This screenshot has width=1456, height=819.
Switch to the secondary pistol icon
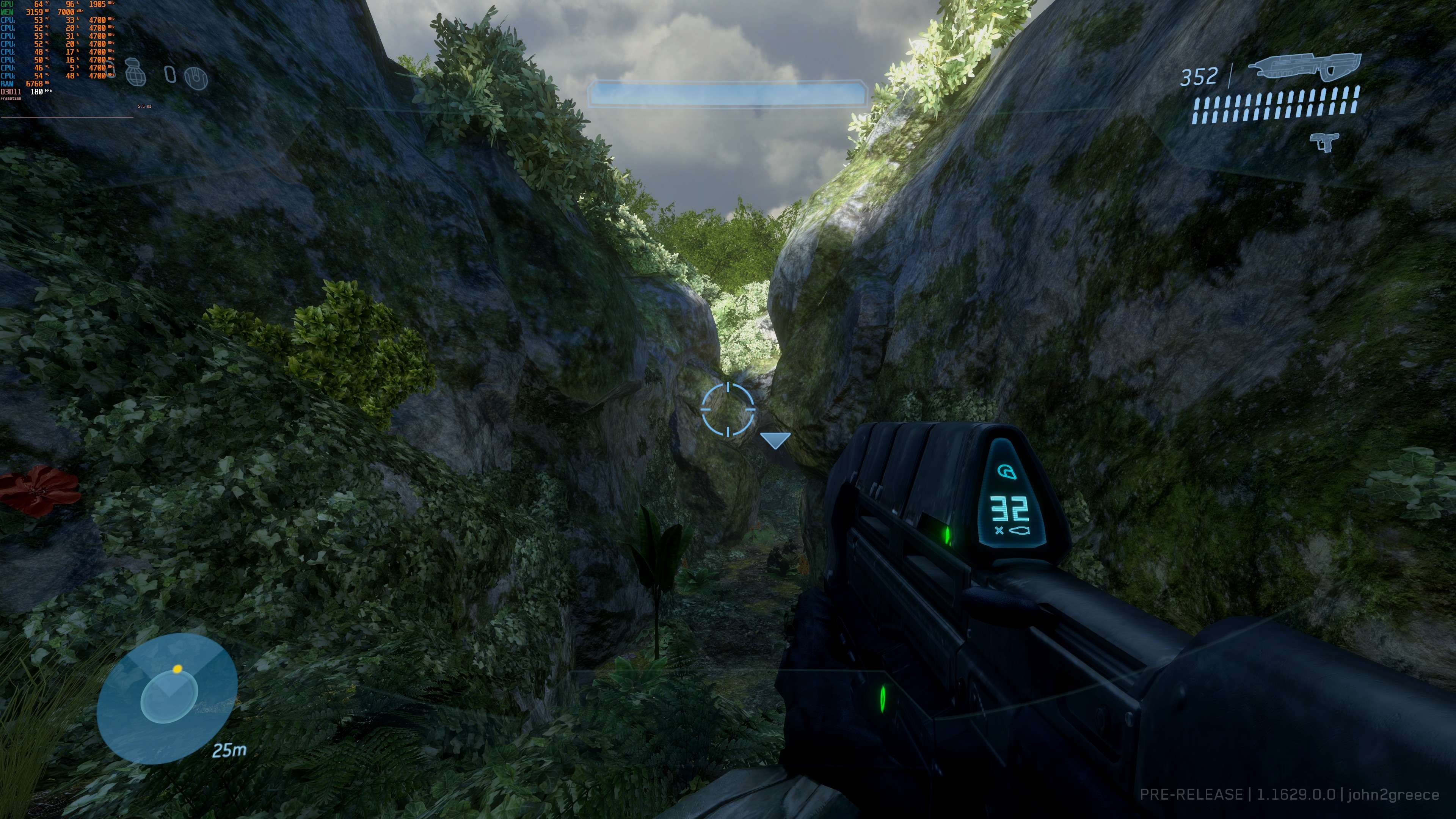coord(1324,141)
